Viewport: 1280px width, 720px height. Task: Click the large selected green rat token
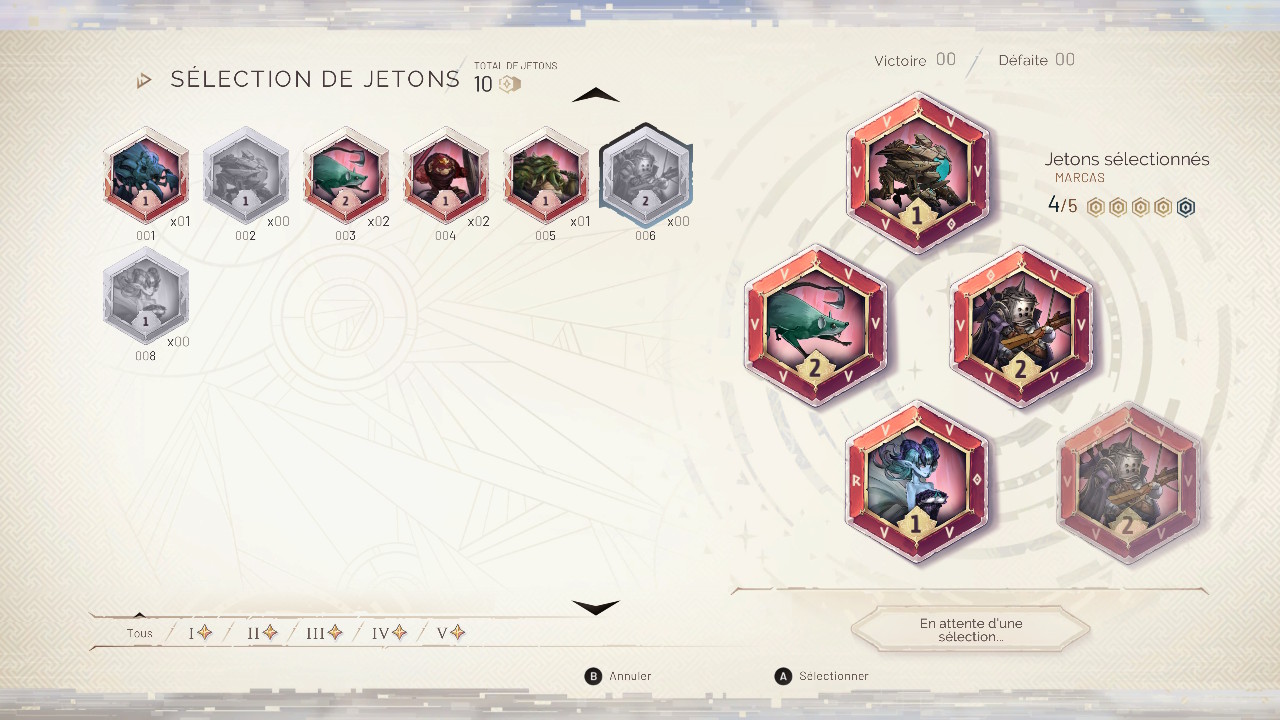coord(816,326)
